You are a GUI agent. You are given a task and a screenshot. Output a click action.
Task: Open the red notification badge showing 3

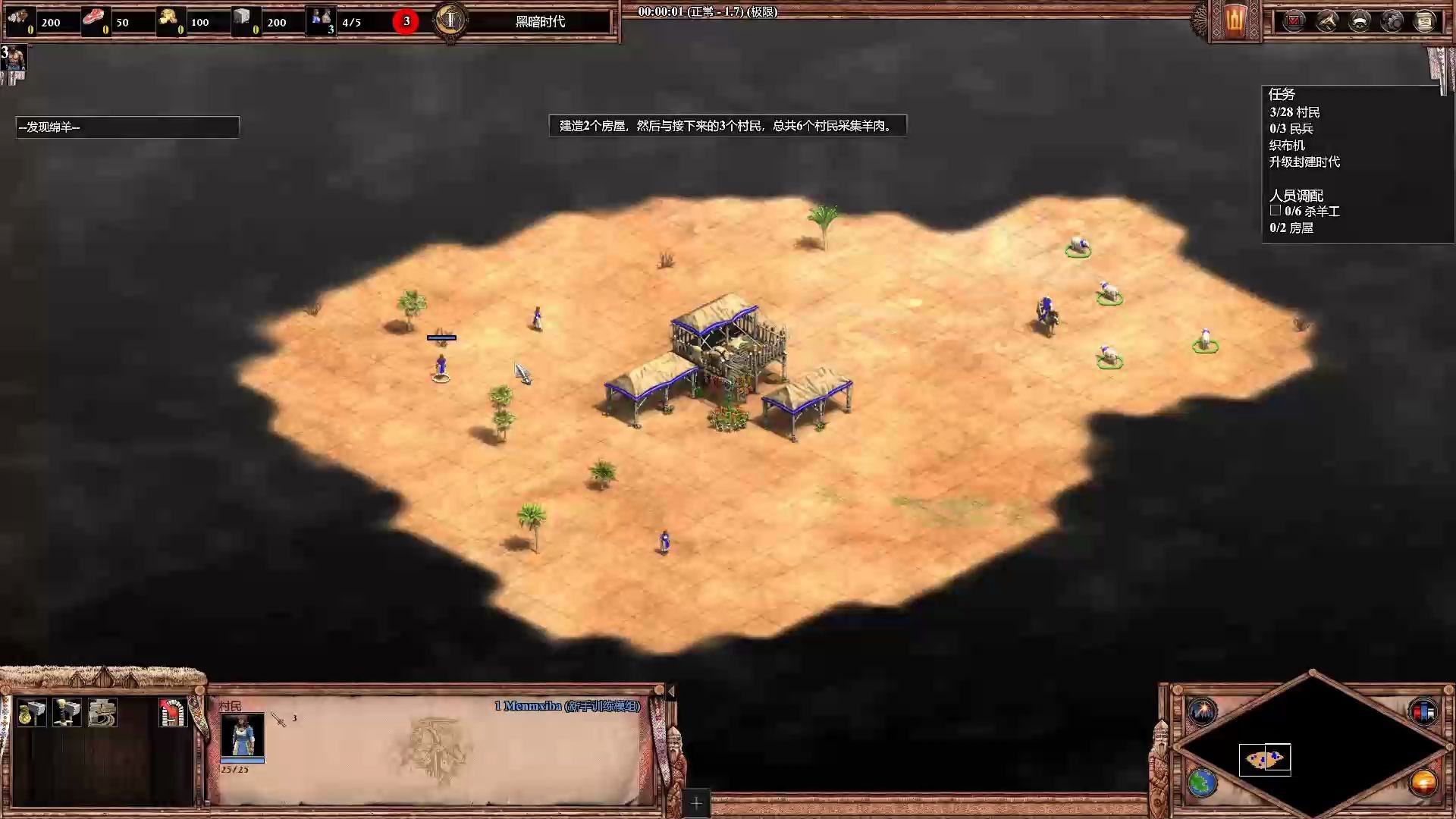point(406,21)
